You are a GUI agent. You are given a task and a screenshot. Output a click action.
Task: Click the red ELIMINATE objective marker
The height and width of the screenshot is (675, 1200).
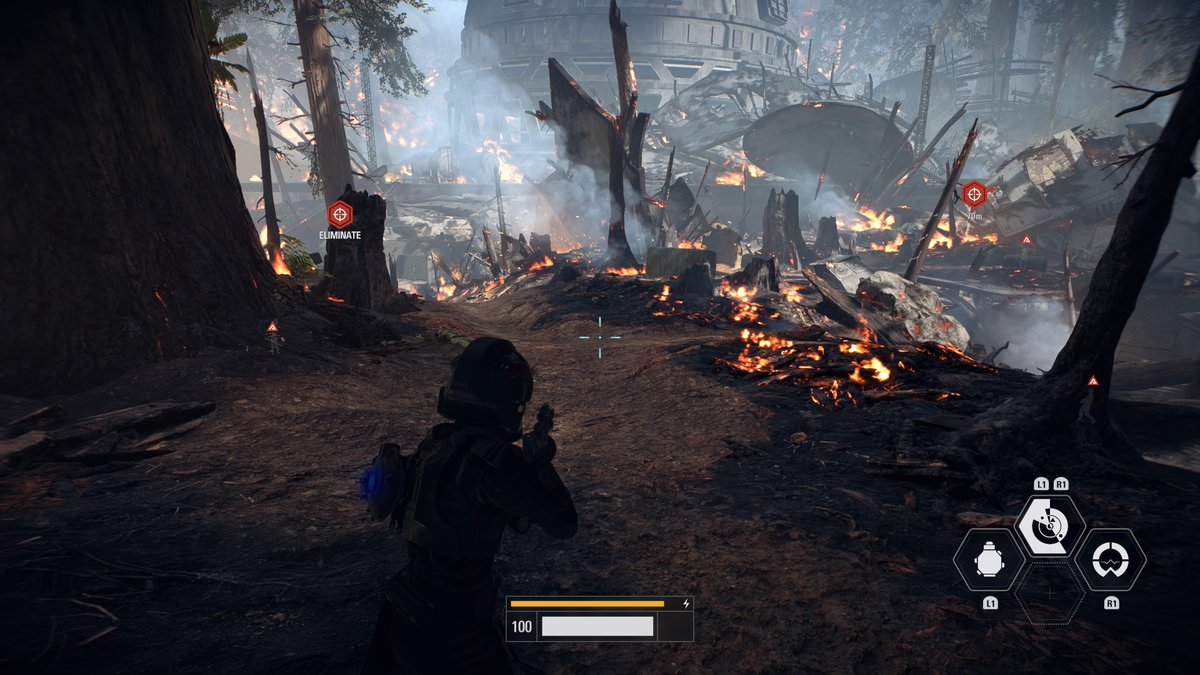tap(340, 213)
